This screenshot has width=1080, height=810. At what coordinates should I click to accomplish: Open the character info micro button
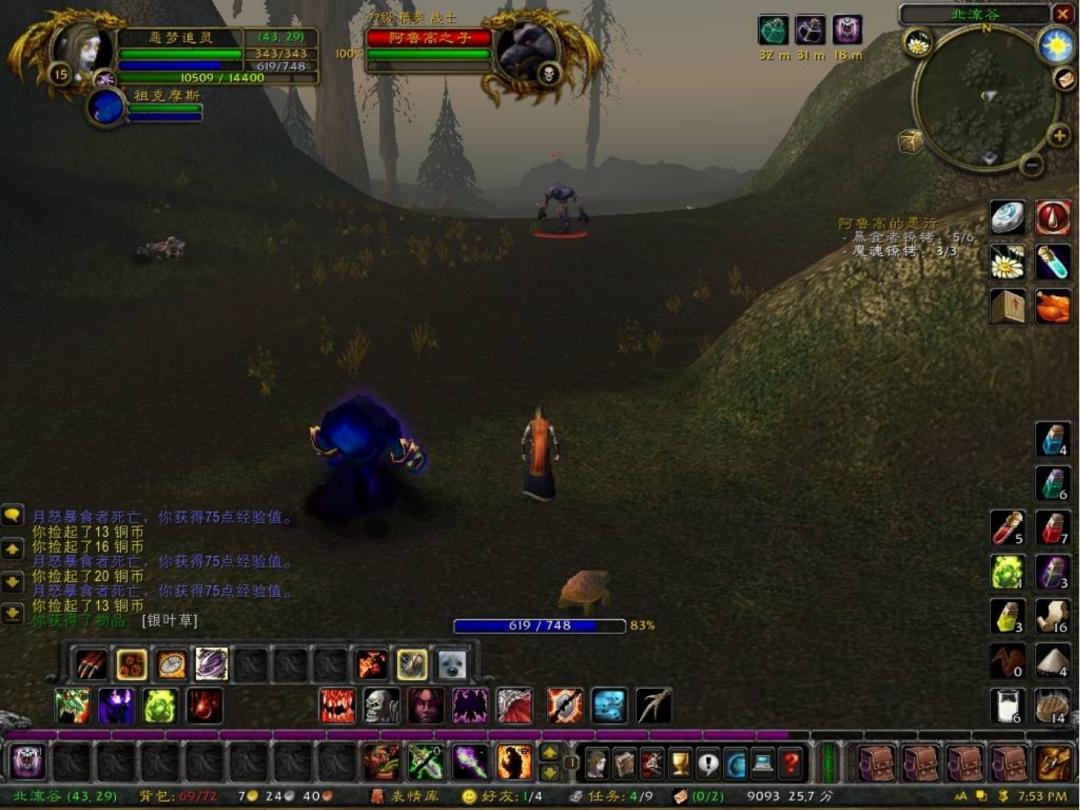[x=597, y=764]
